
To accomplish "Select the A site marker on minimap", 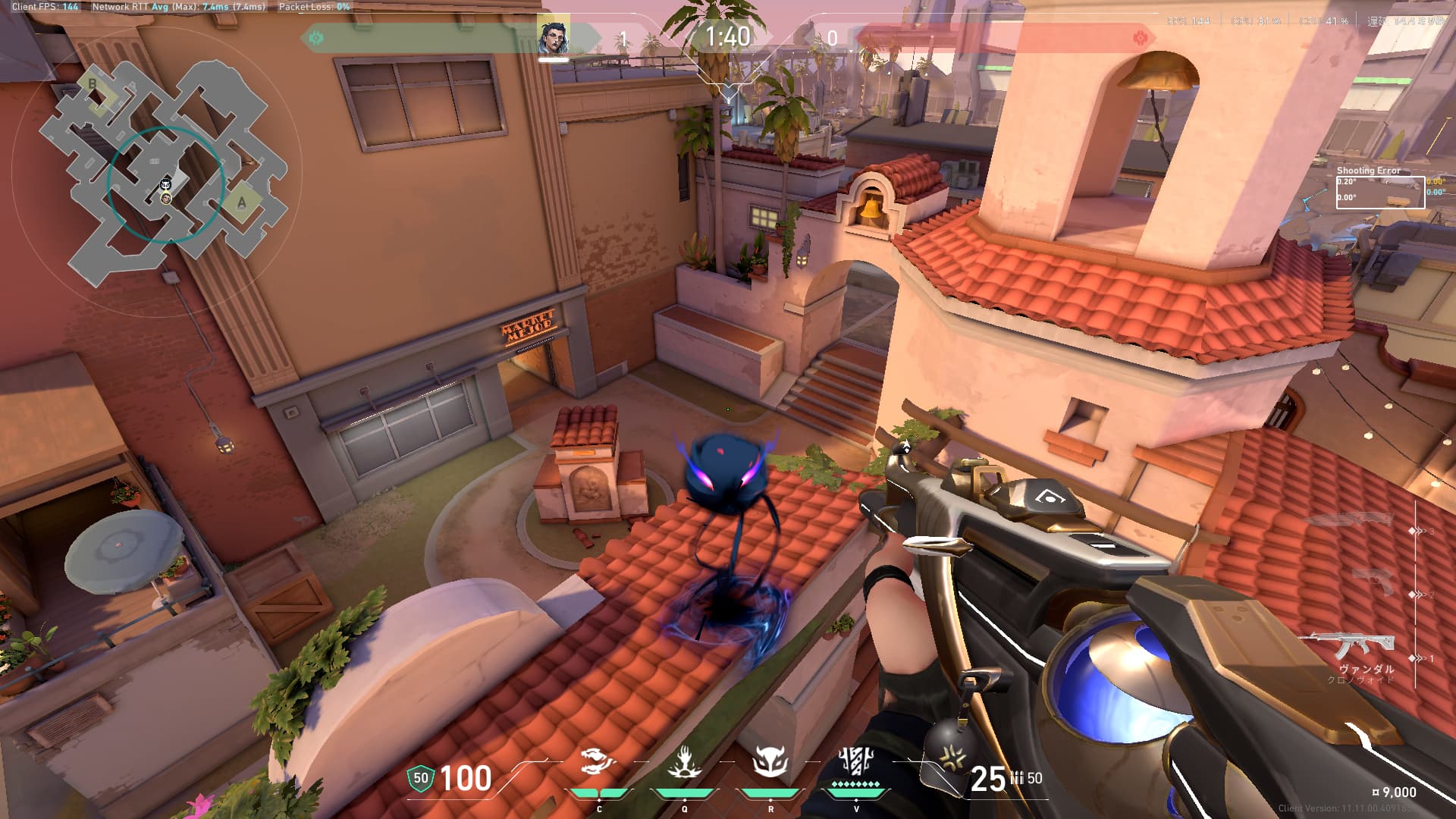I will pos(242,202).
